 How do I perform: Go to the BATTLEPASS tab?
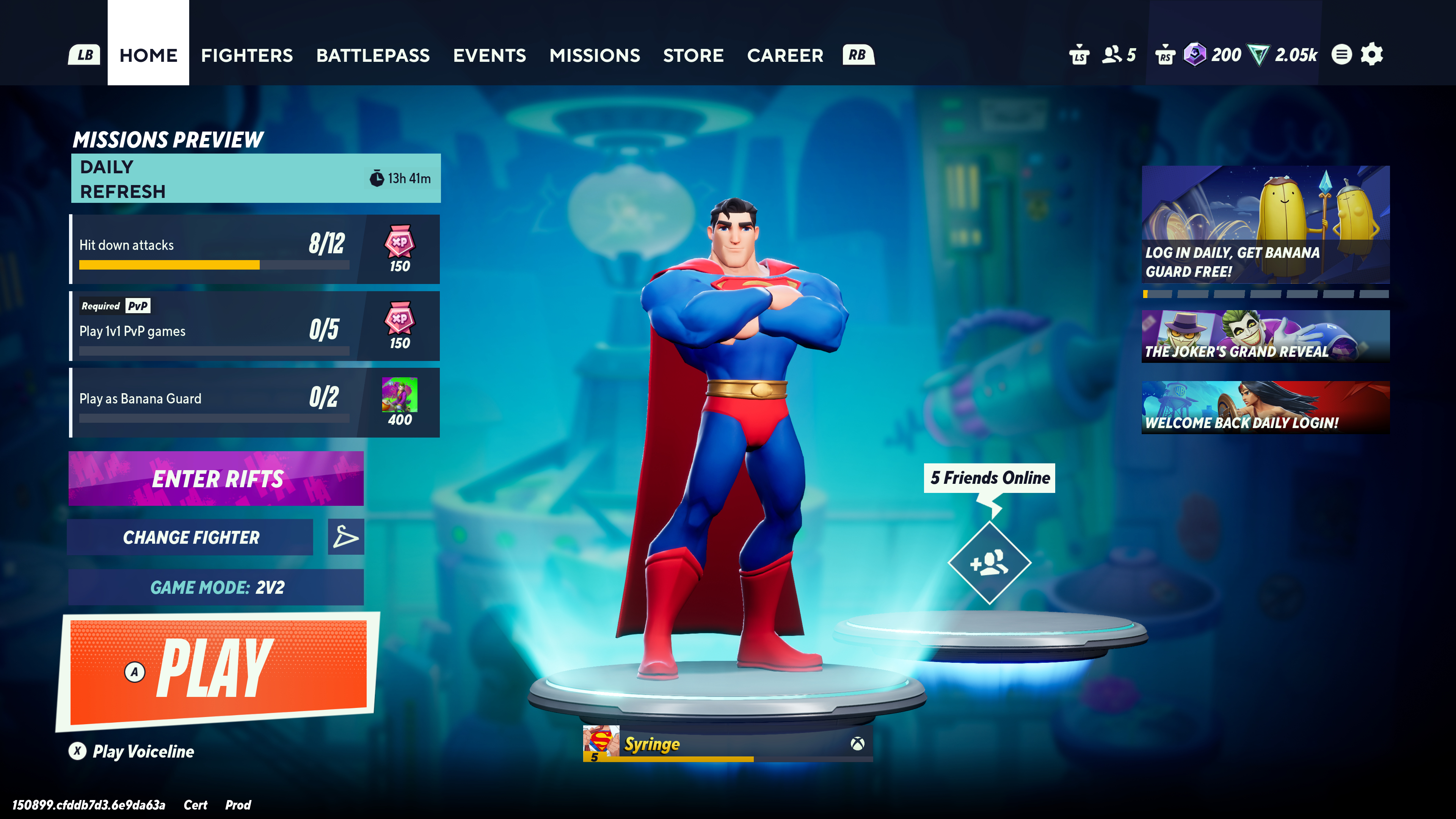coord(373,55)
